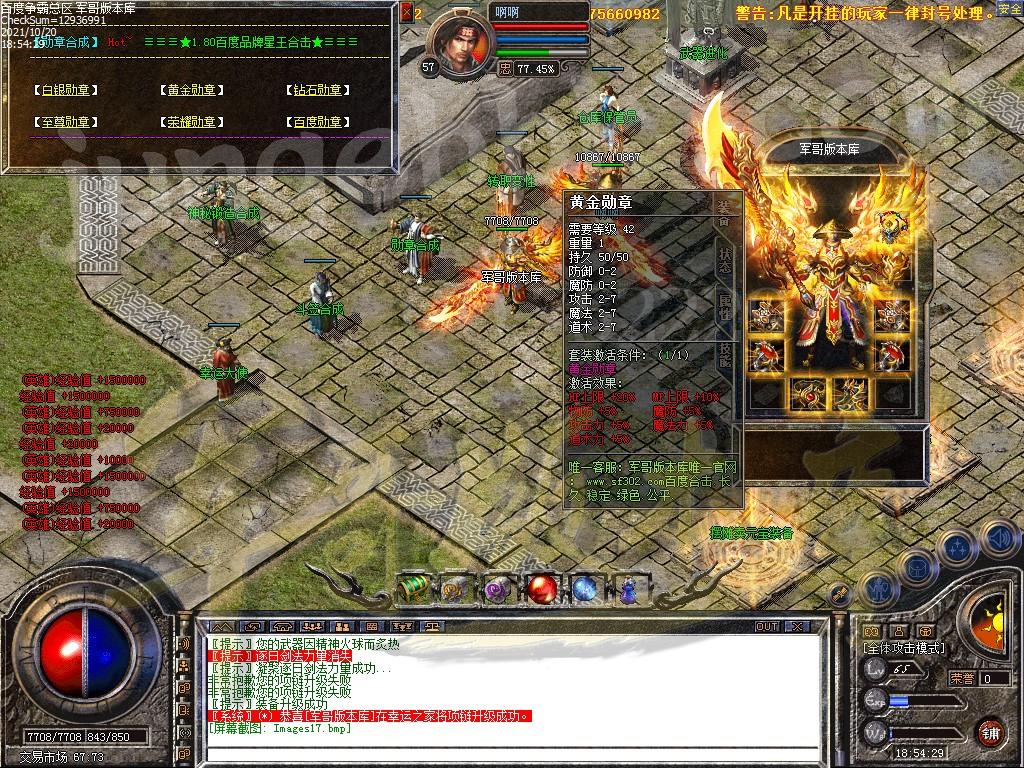The image size is (1024, 768).
Task: Select the 白银勋章 silver medal option
Action: (65, 90)
